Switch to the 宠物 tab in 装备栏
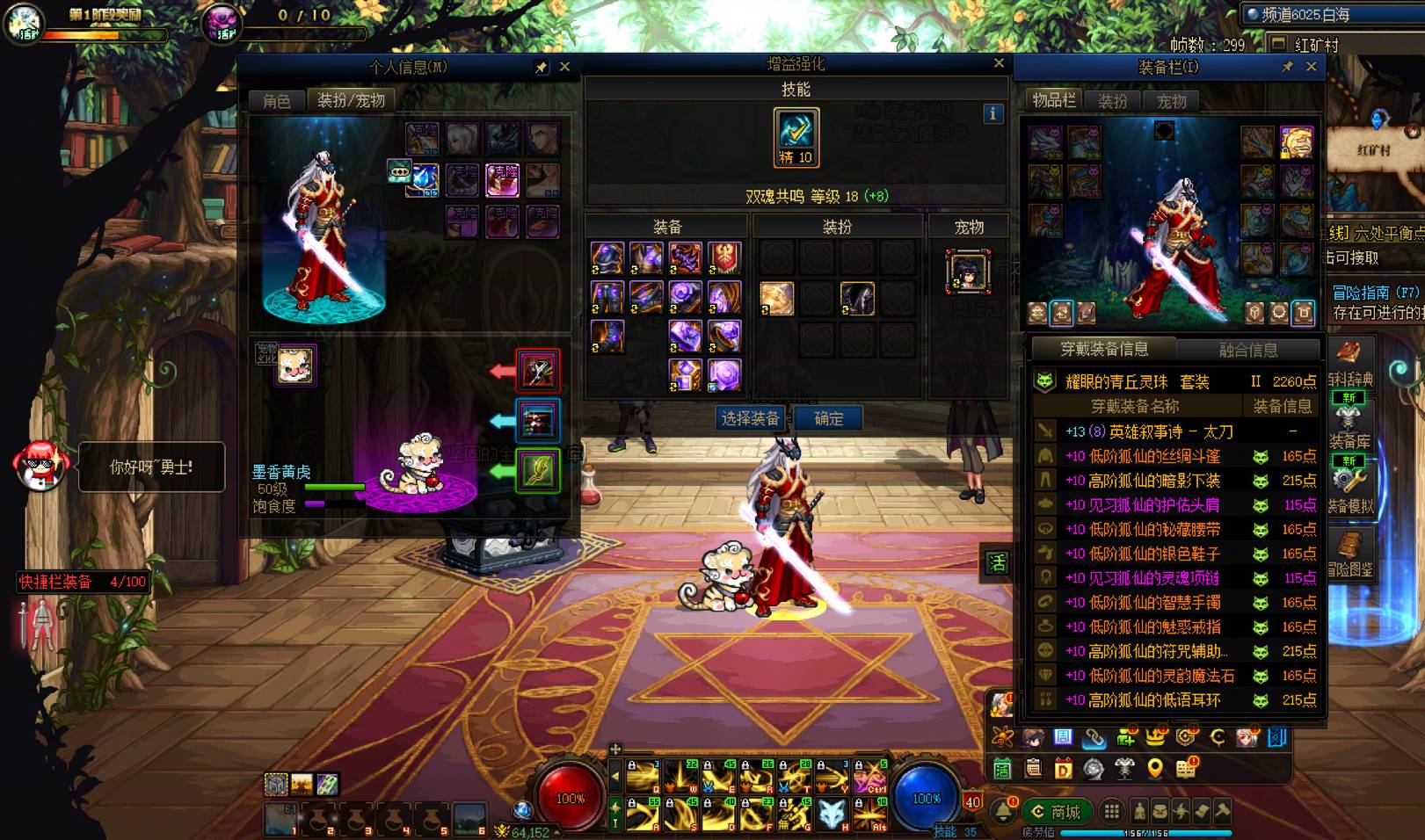 [1171, 102]
